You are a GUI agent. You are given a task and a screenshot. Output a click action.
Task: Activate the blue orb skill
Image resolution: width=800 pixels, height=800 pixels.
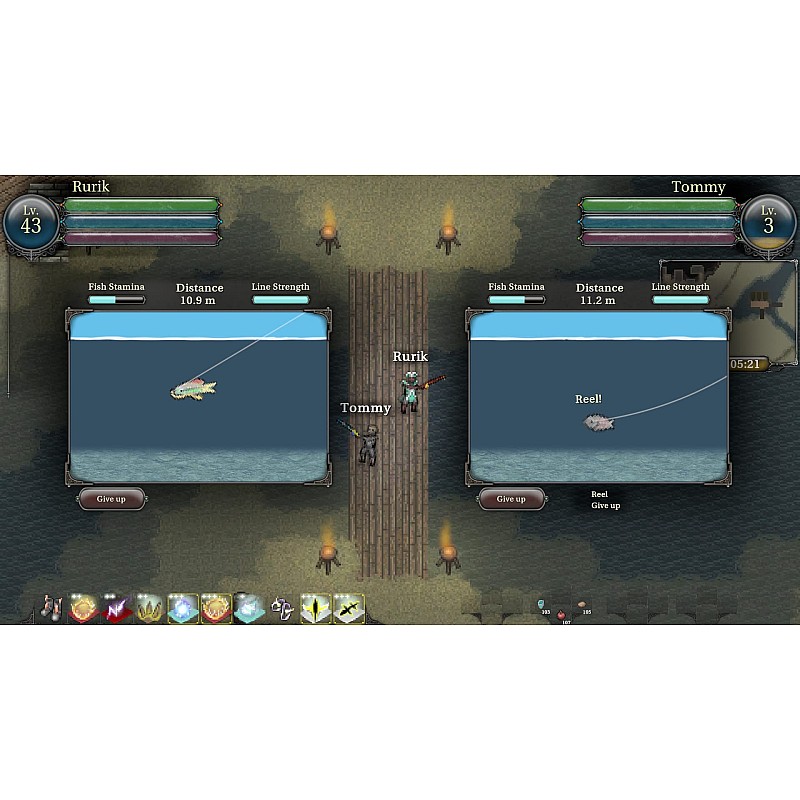(183, 608)
